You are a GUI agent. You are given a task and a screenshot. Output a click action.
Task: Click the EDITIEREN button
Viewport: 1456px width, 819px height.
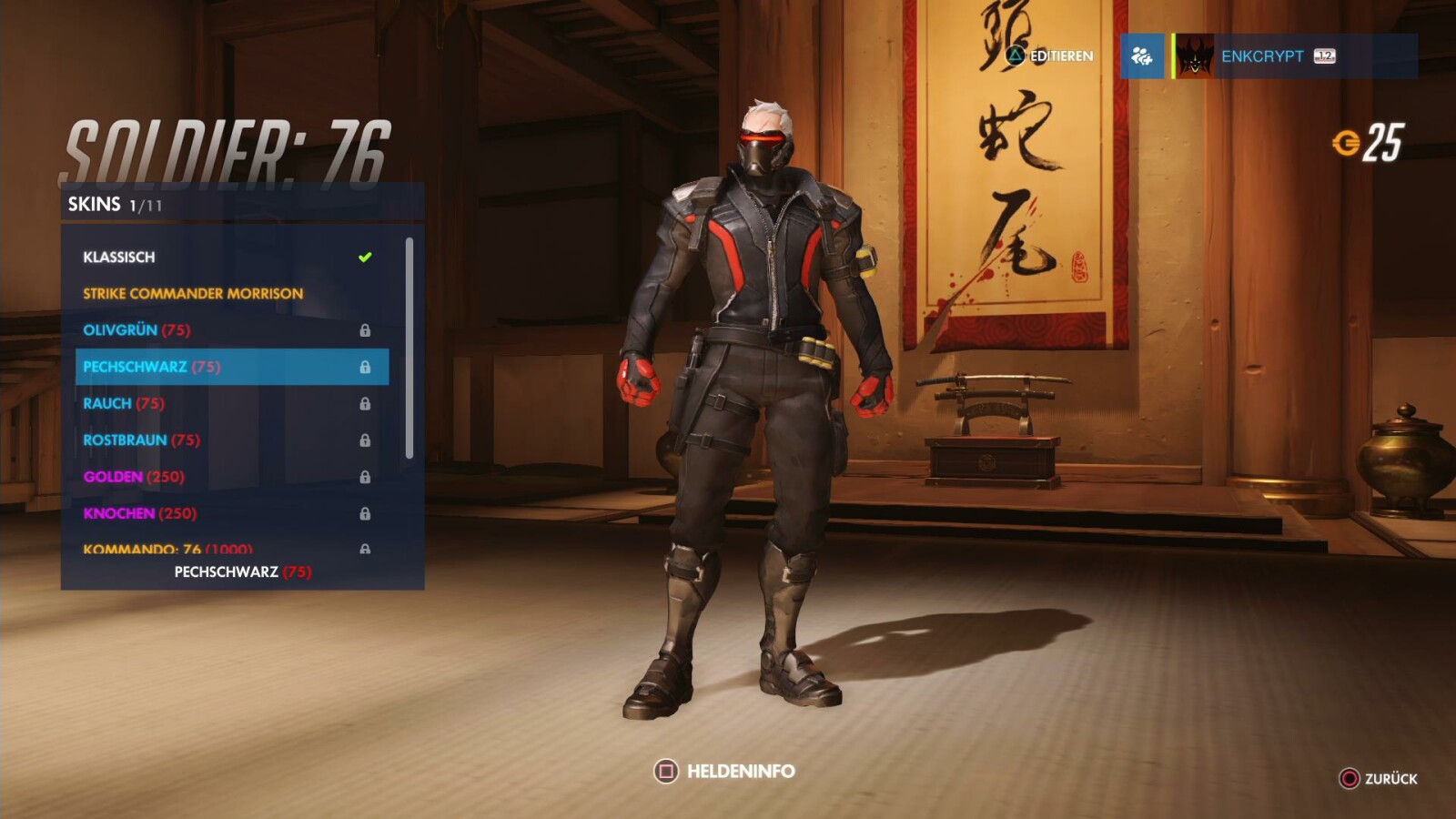click(1060, 56)
